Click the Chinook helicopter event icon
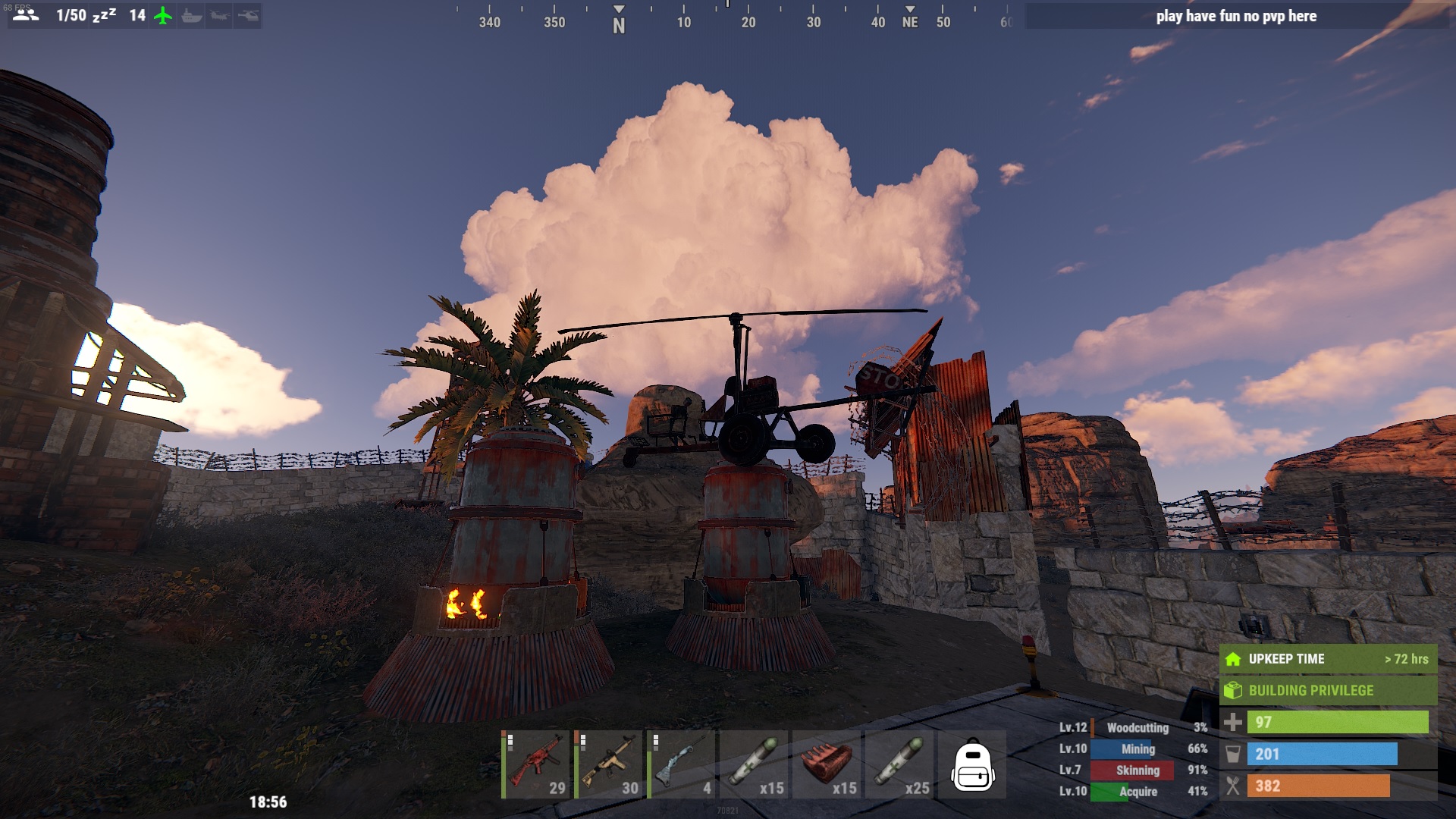The width and height of the screenshot is (1456, 819). 220,15
